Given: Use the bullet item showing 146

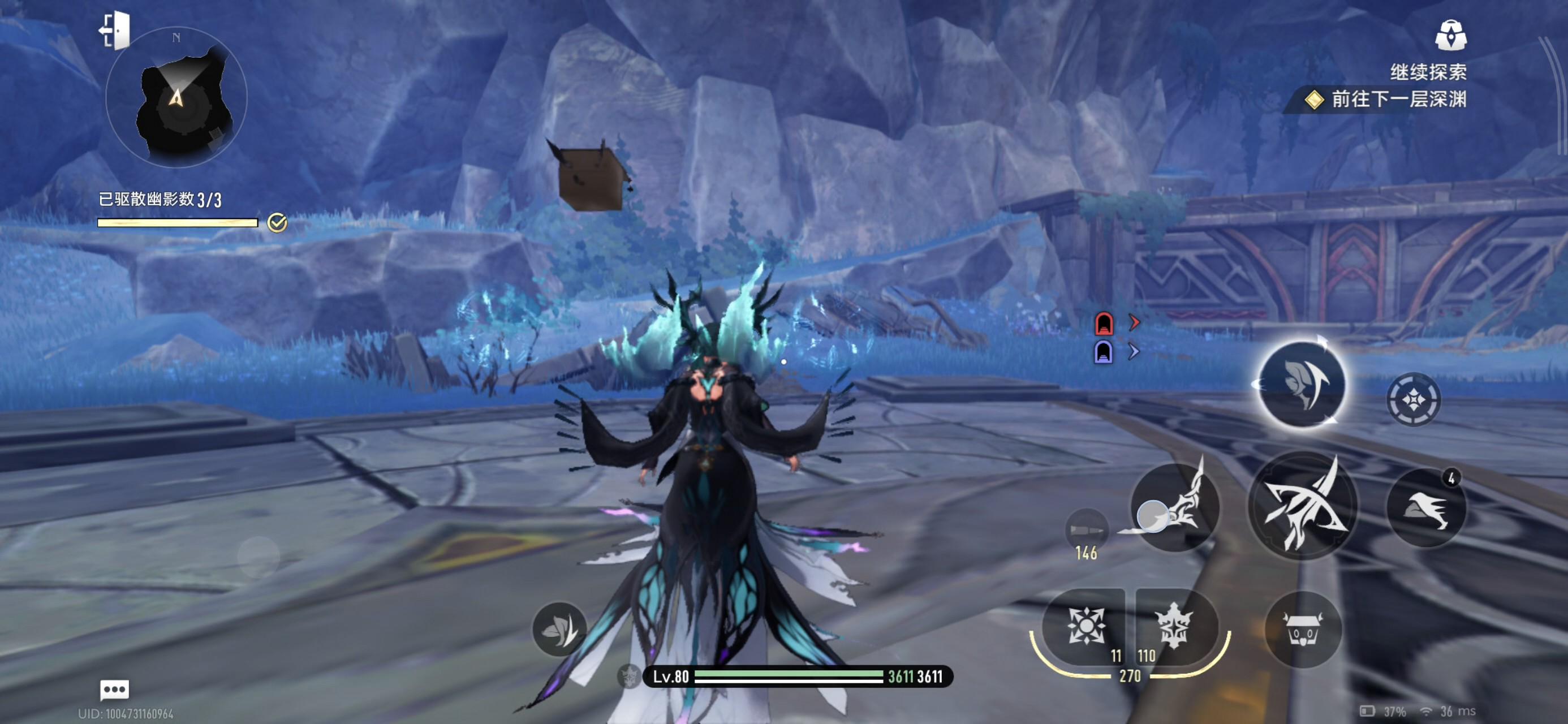Looking at the screenshot, I should (1087, 530).
